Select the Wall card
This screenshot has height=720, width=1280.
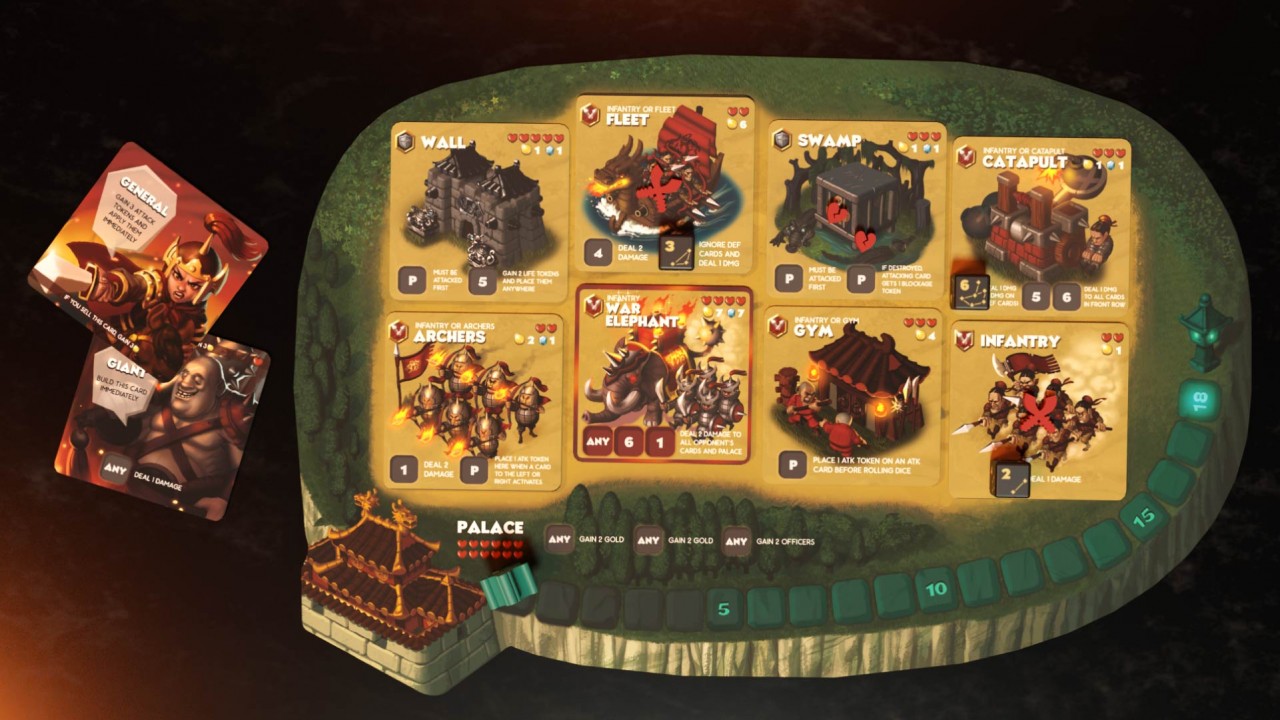(x=478, y=212)
